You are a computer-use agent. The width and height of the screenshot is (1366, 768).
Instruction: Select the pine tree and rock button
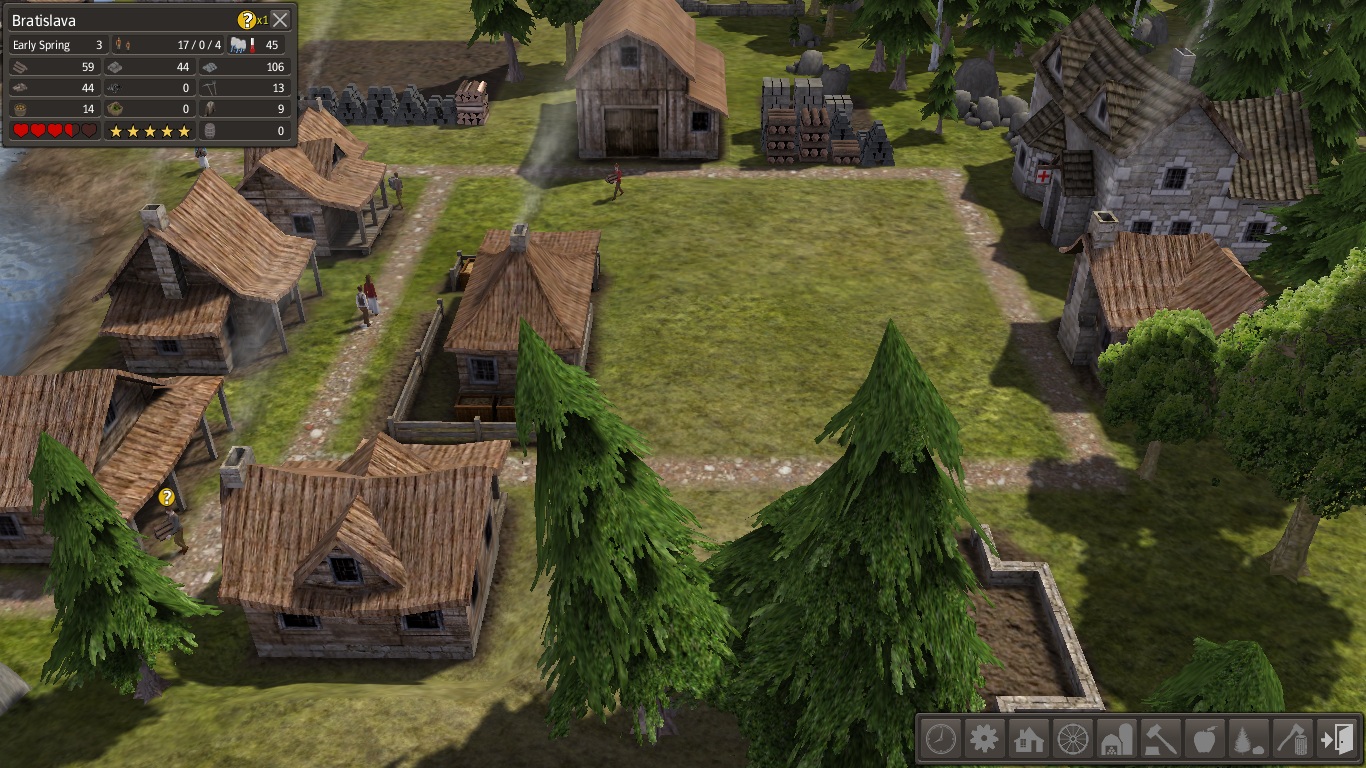tap(1247, 740)
